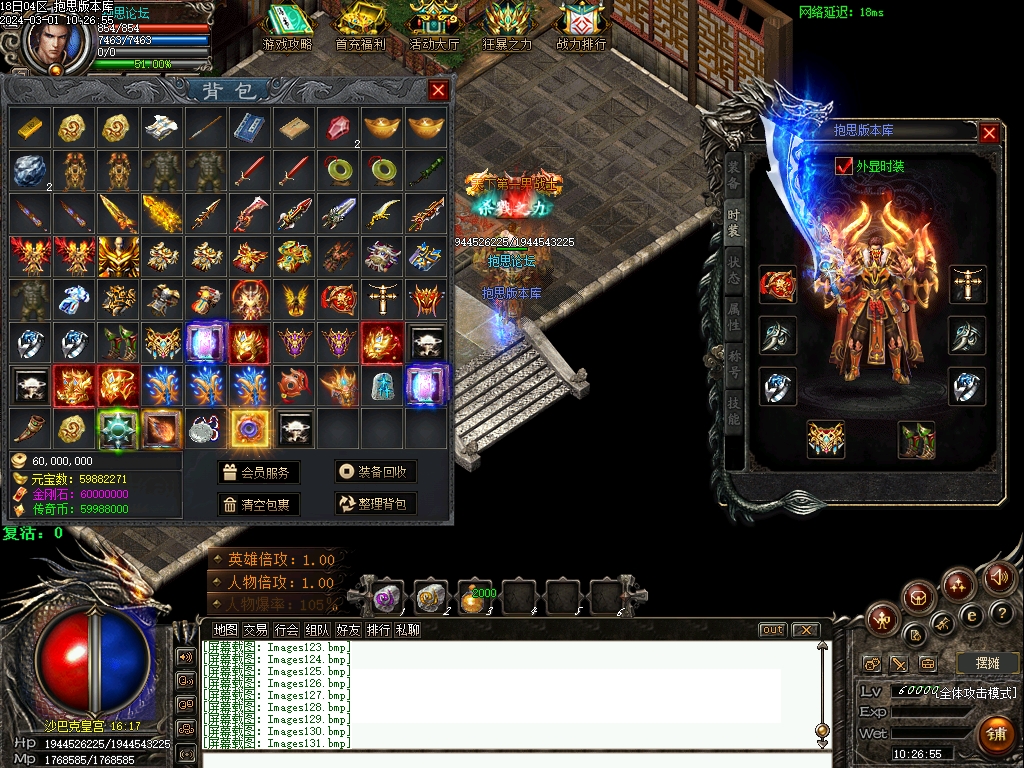Screen dimensions: 1024x768
Task: Sort inventory with 整理背包
Action: 375,505
